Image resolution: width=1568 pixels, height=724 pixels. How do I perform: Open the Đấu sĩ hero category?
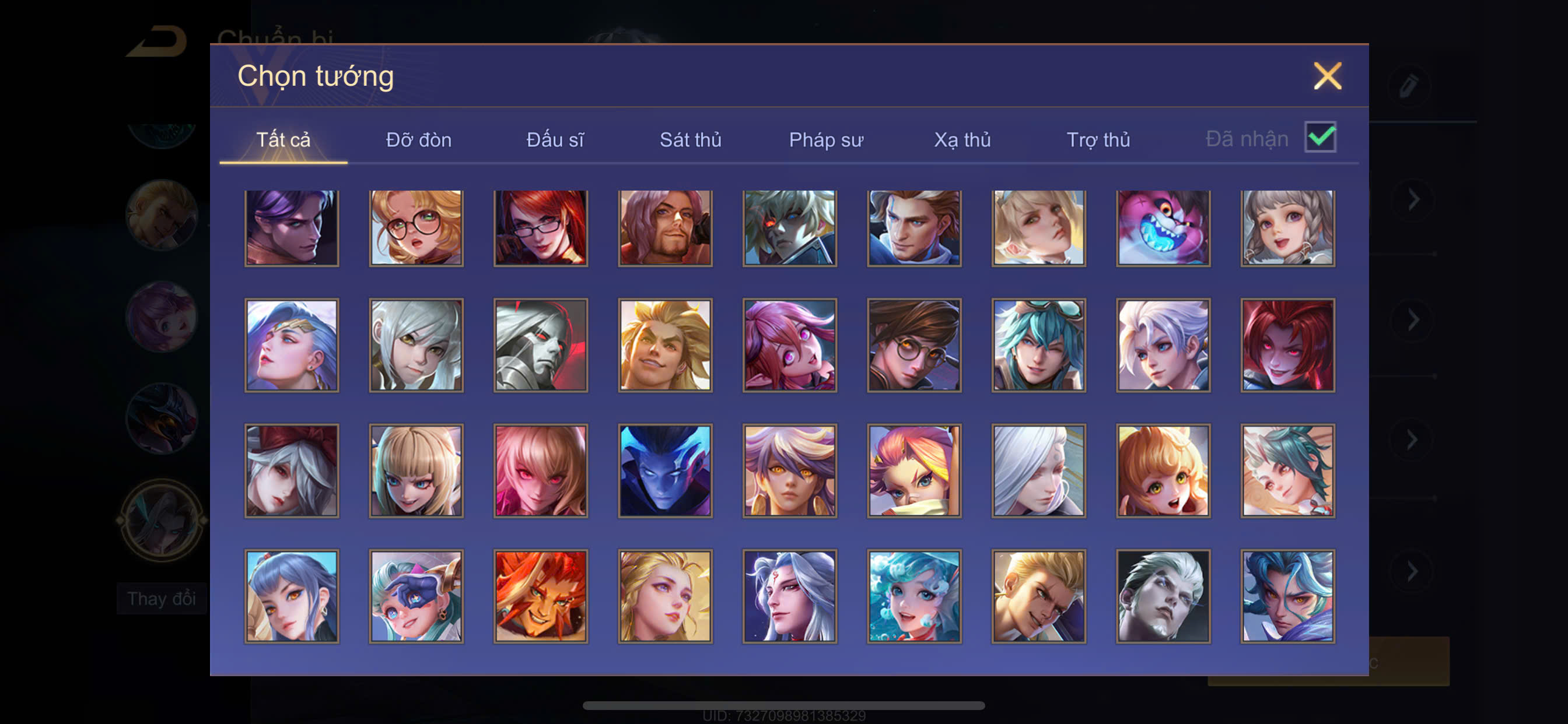tap(555, 140)
